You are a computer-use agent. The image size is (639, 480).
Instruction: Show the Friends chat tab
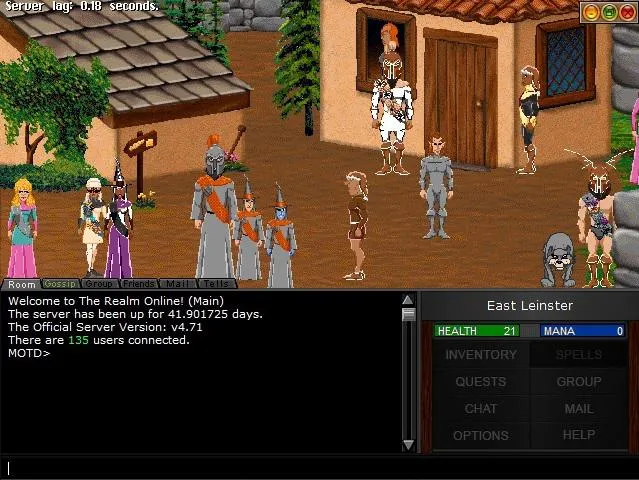139,285
